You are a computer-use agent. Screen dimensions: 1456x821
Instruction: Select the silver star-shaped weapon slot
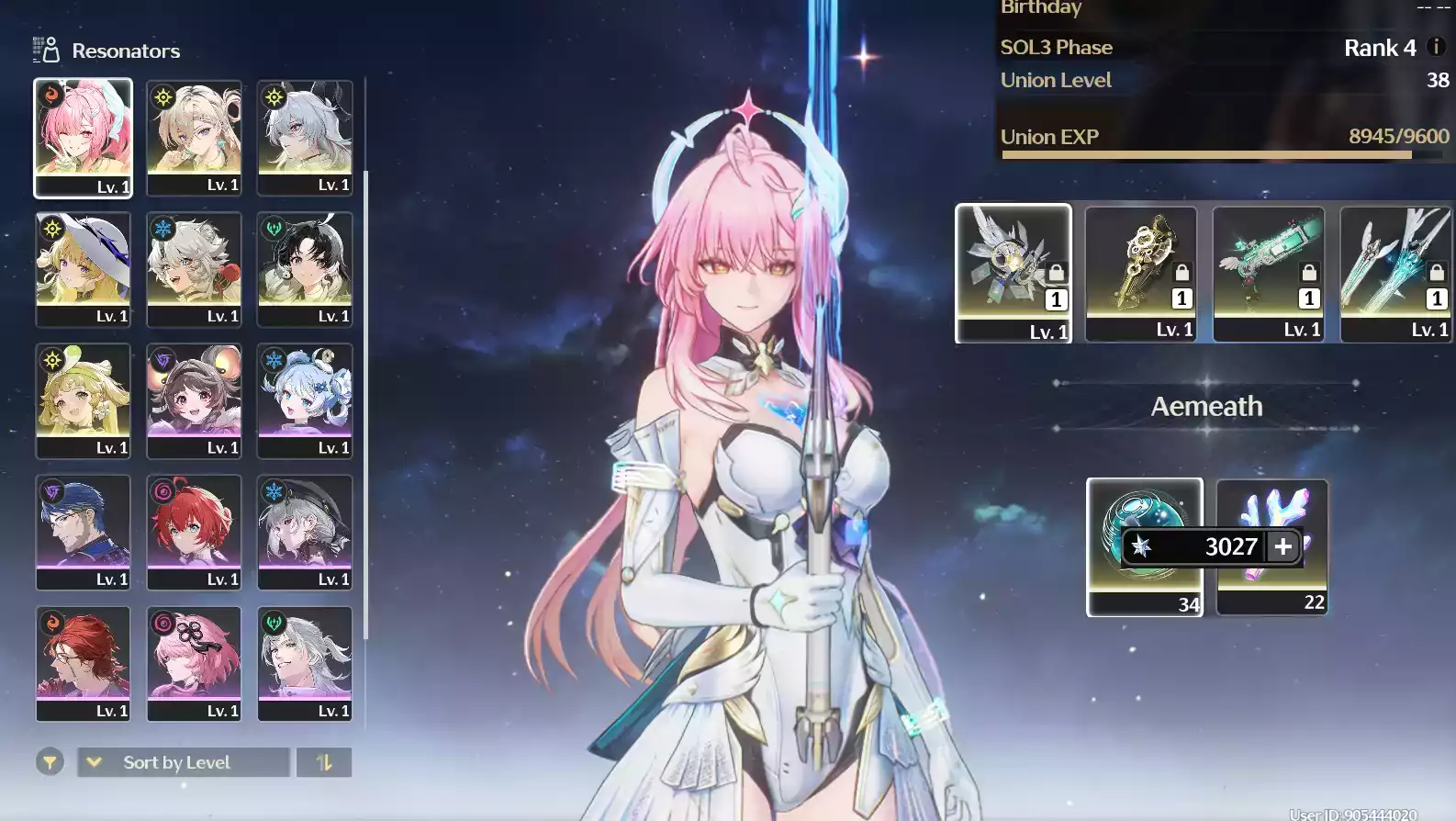point(1014,273)
